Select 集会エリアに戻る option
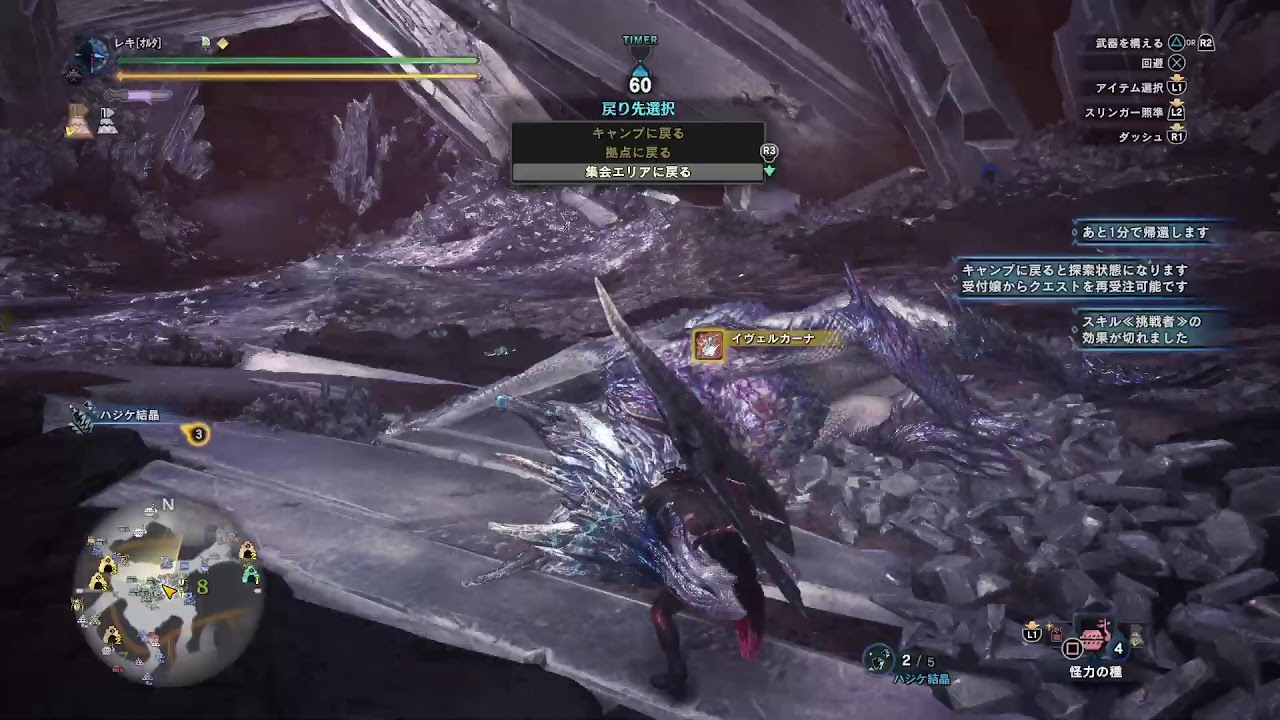 [638, 172]
